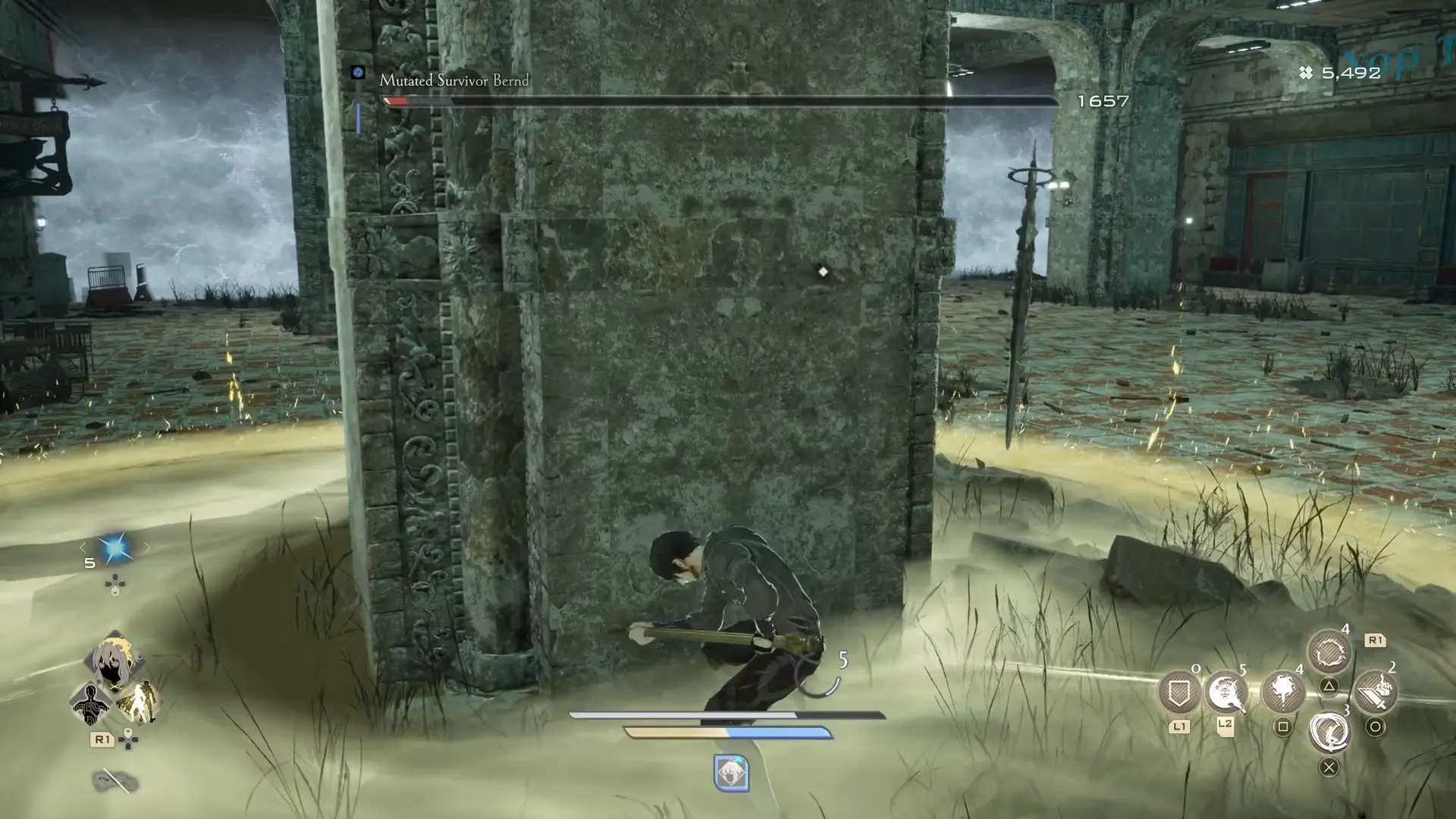Image resolution: width=1456 pixels, height=819 pixels.
Task: Select the hooded companion portrait
Action: 114,658
